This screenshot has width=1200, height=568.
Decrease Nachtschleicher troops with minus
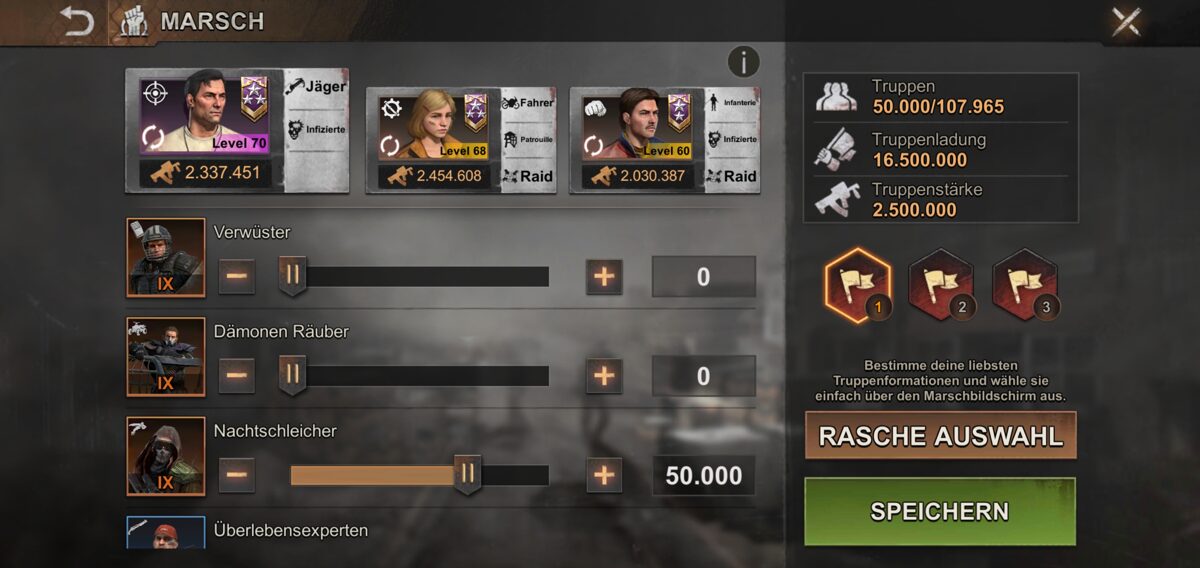(237, 474)
